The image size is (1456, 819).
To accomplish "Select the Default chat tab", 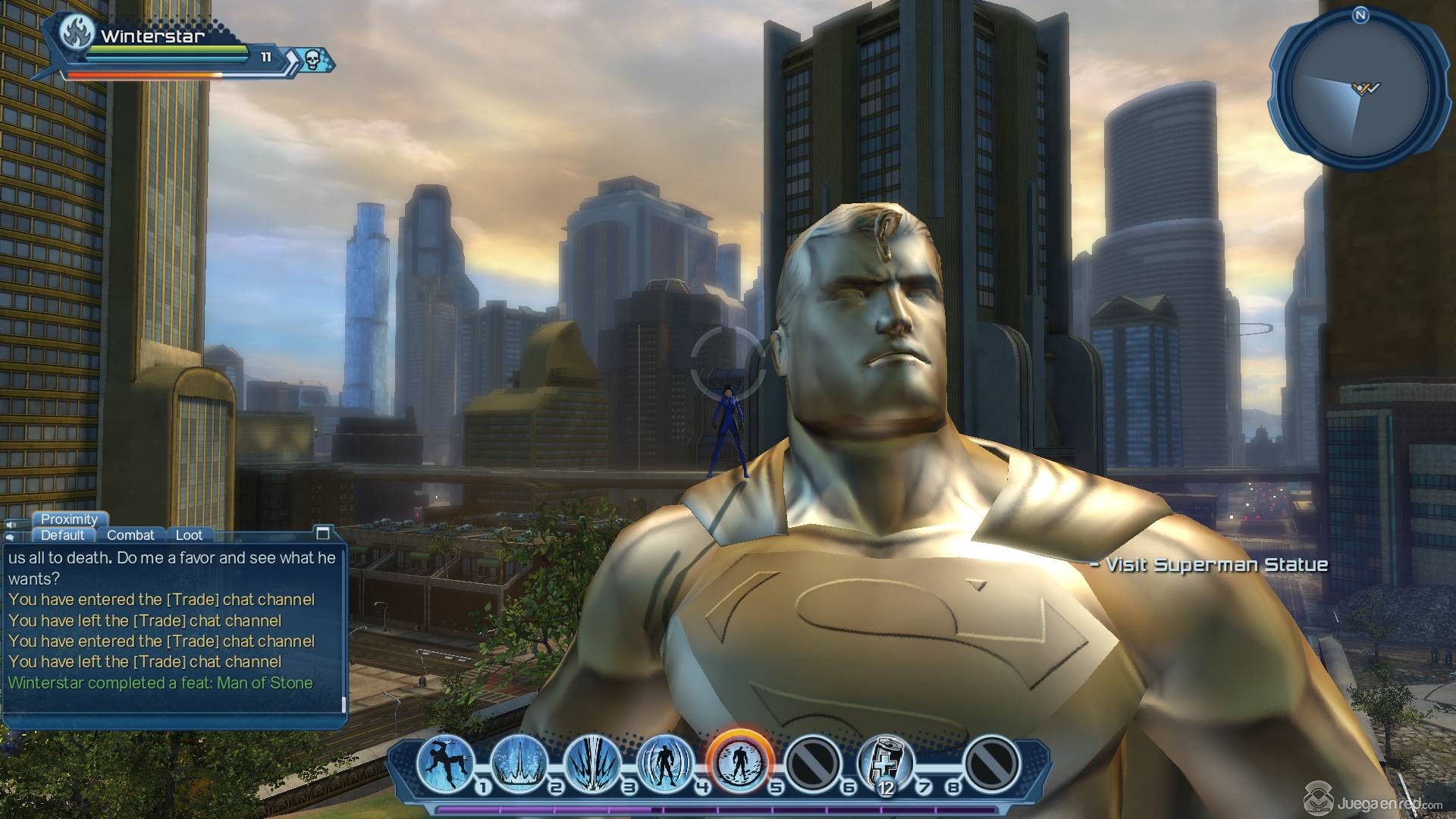I will [63, 535].
